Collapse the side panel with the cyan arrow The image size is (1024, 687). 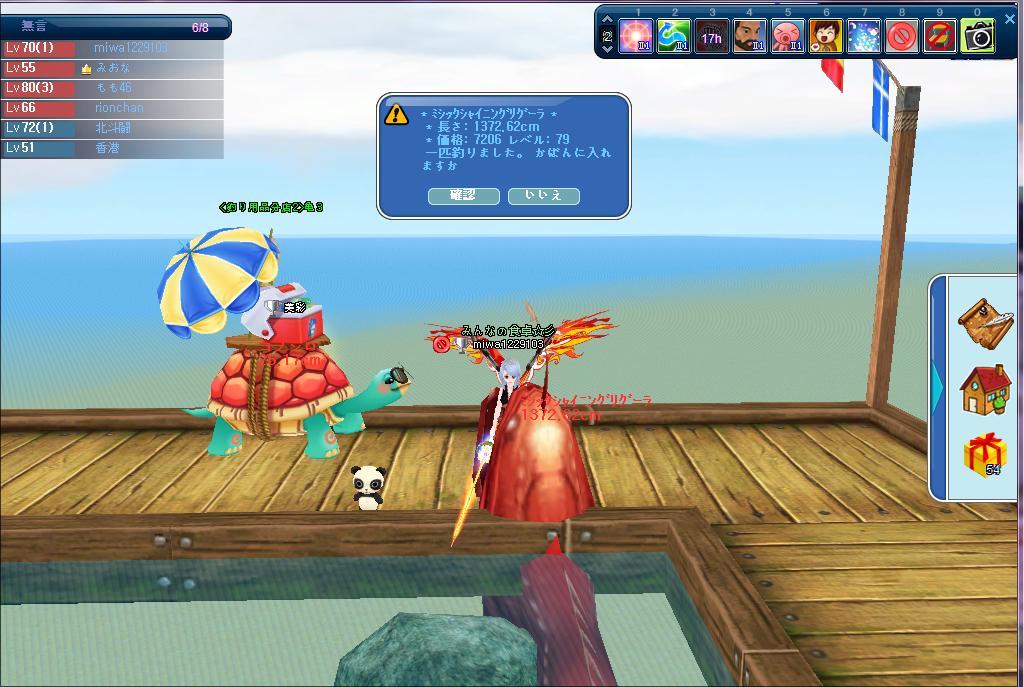pos(938,387)
